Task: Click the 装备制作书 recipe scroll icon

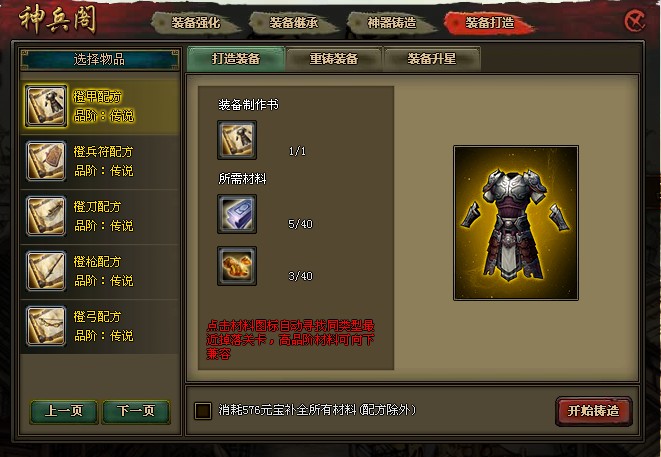Action: (x=237, y=140)
